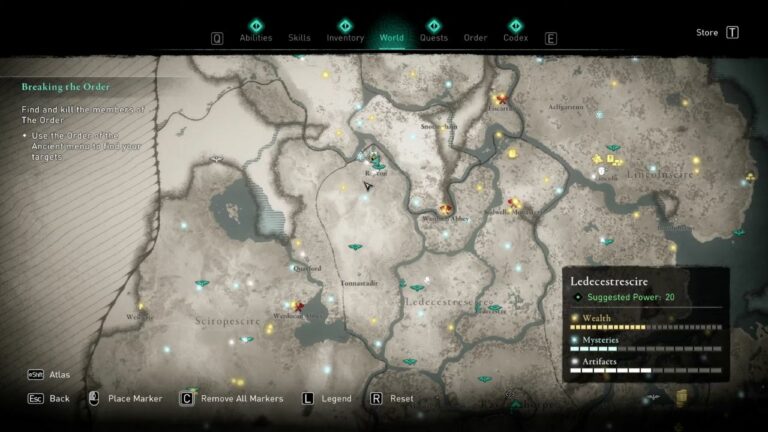Choose Place Marker

click(134, 398)
